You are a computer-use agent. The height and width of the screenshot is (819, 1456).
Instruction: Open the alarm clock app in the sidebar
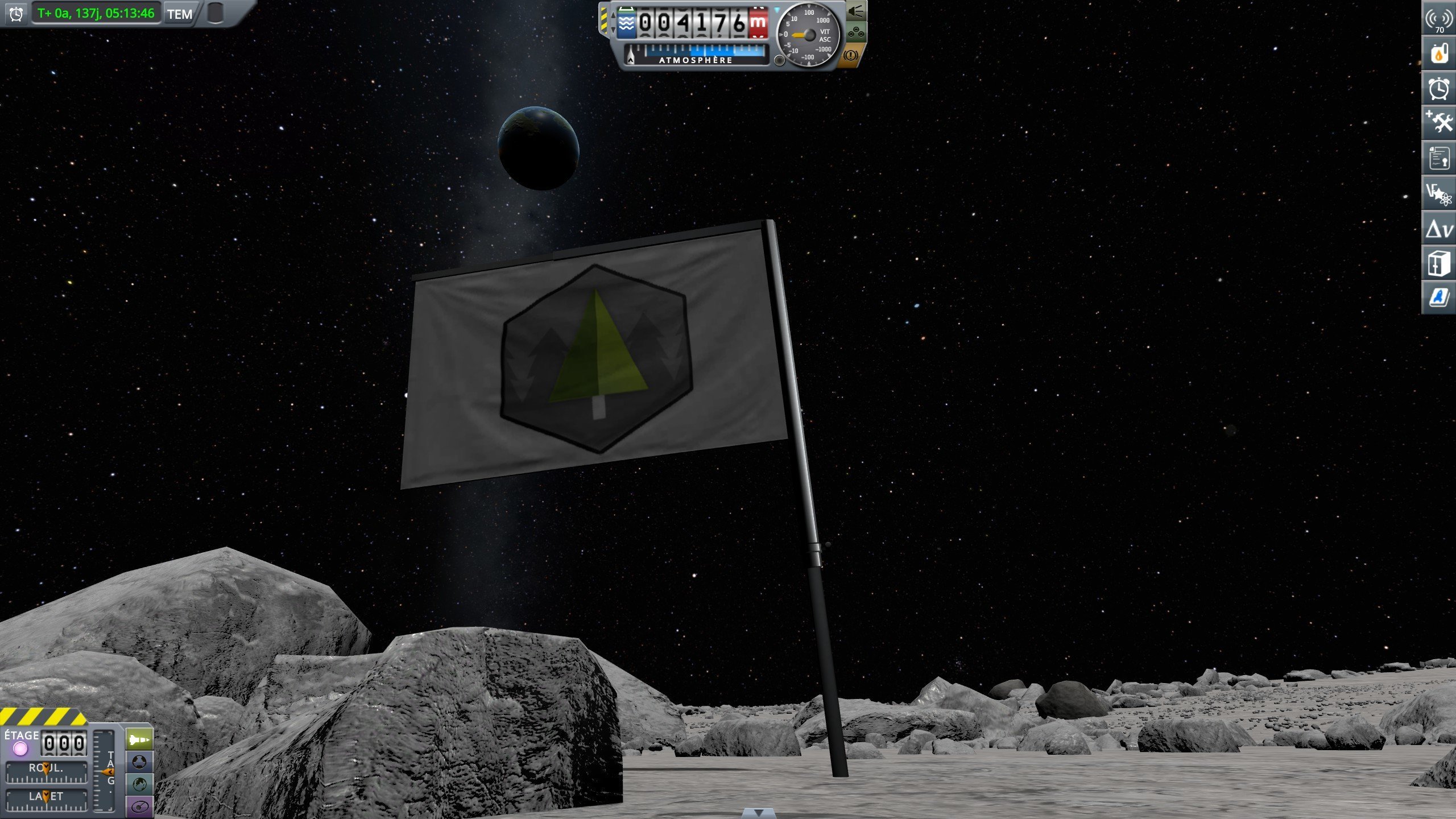click(x=1439, y=89)
